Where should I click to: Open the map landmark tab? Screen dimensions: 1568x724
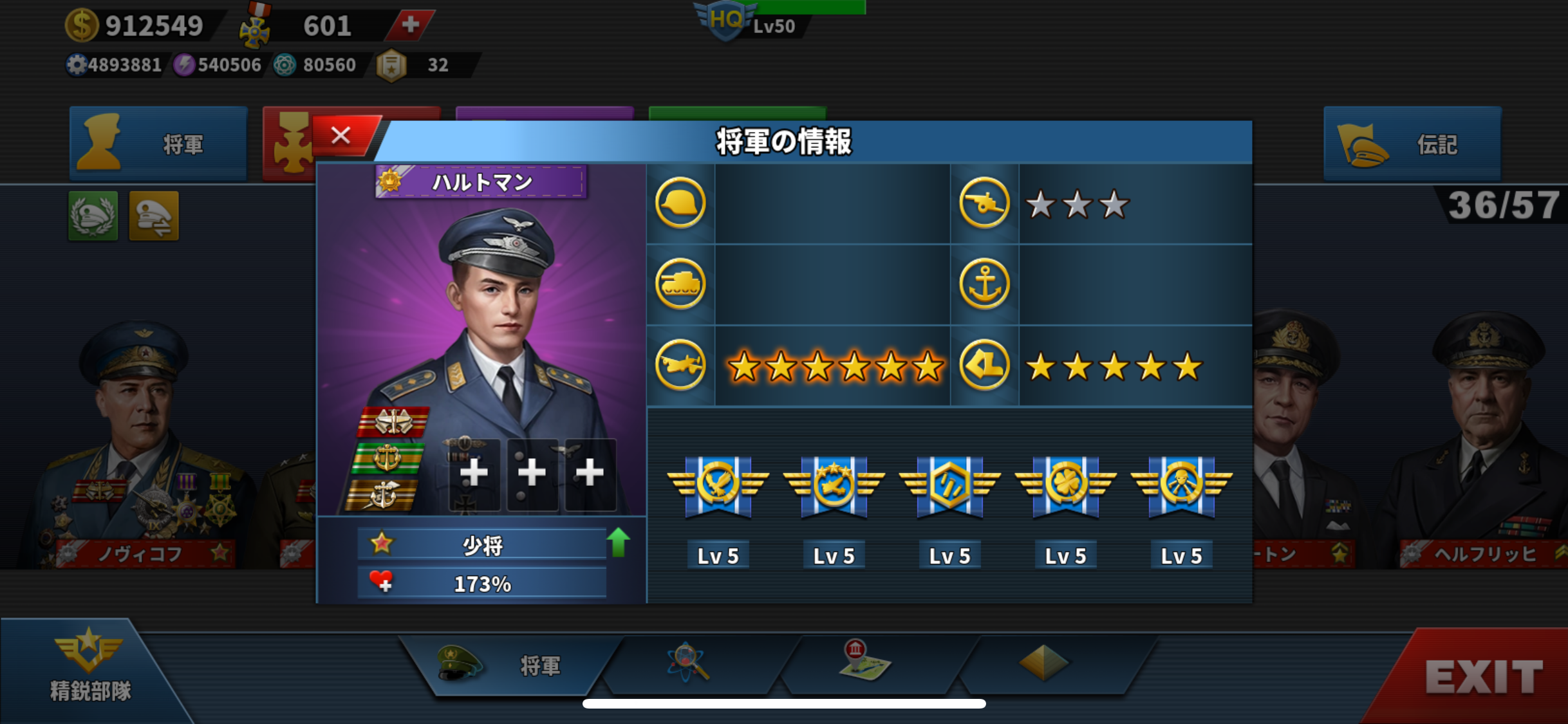tap(864, 663)
